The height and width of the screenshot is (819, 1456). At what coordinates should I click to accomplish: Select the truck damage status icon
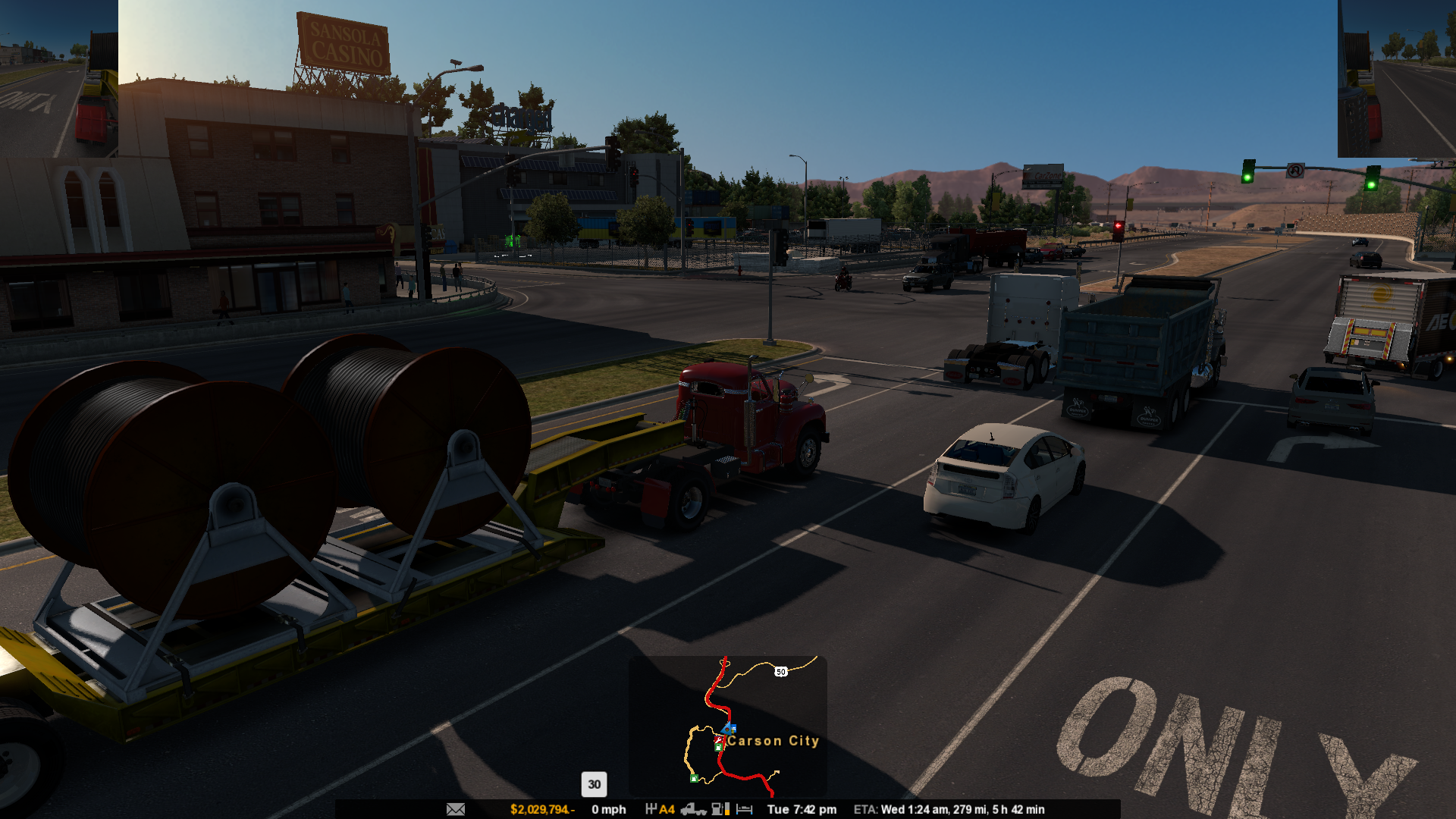(x=693, y=809)
